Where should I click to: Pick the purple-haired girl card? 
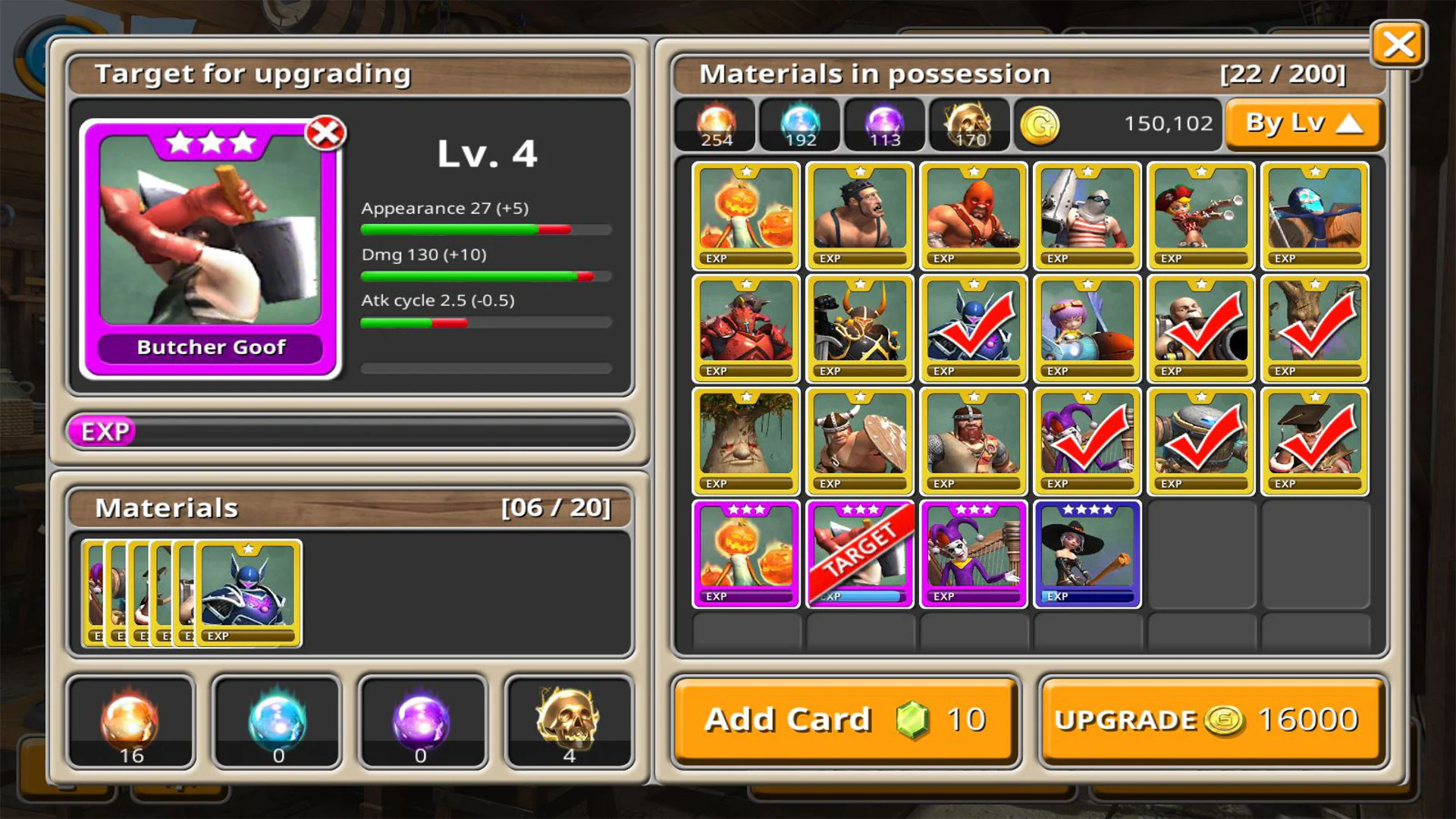click(1087, 328)
